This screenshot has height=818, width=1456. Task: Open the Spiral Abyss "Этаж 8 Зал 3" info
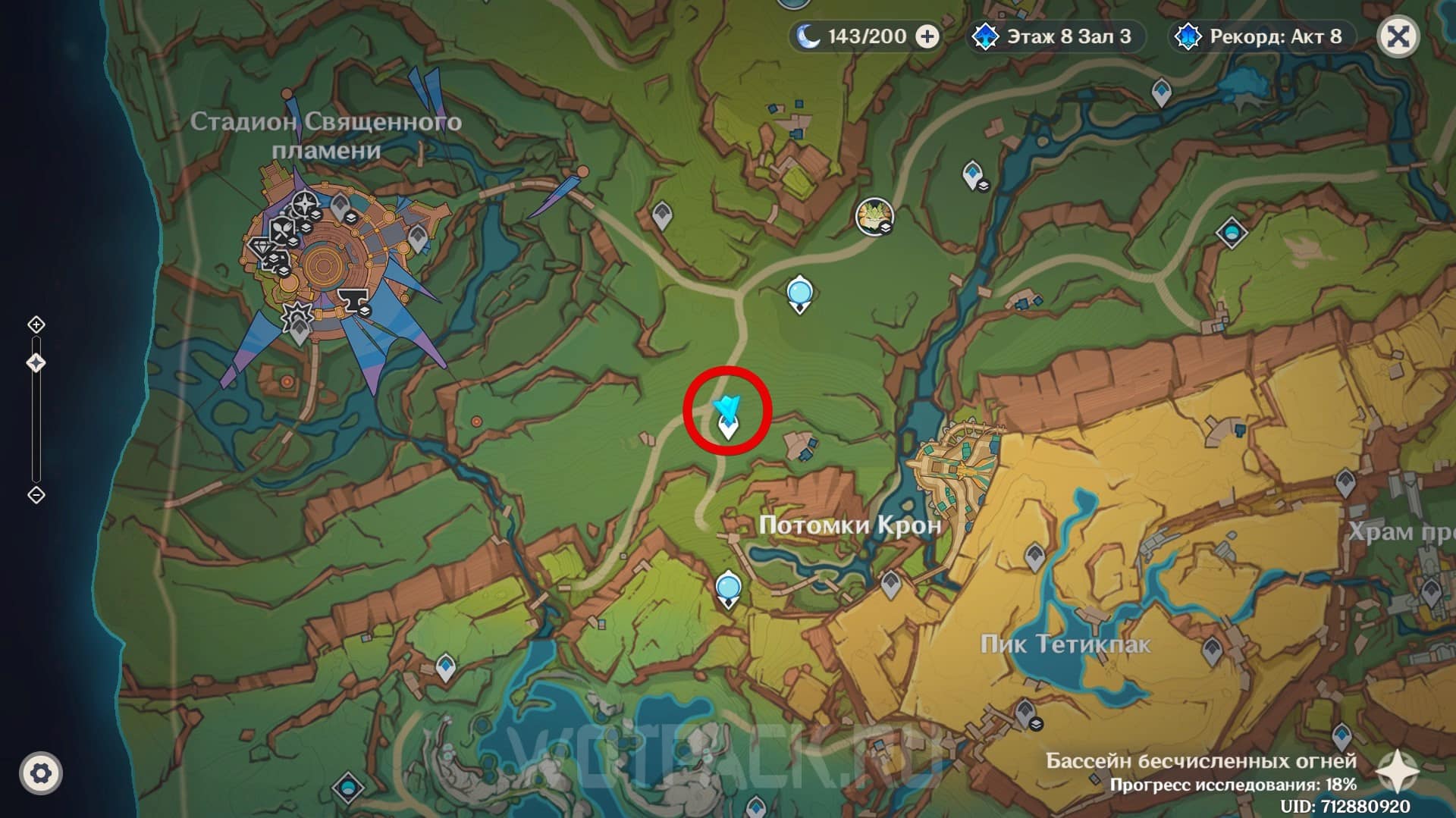click(1057, 36)
